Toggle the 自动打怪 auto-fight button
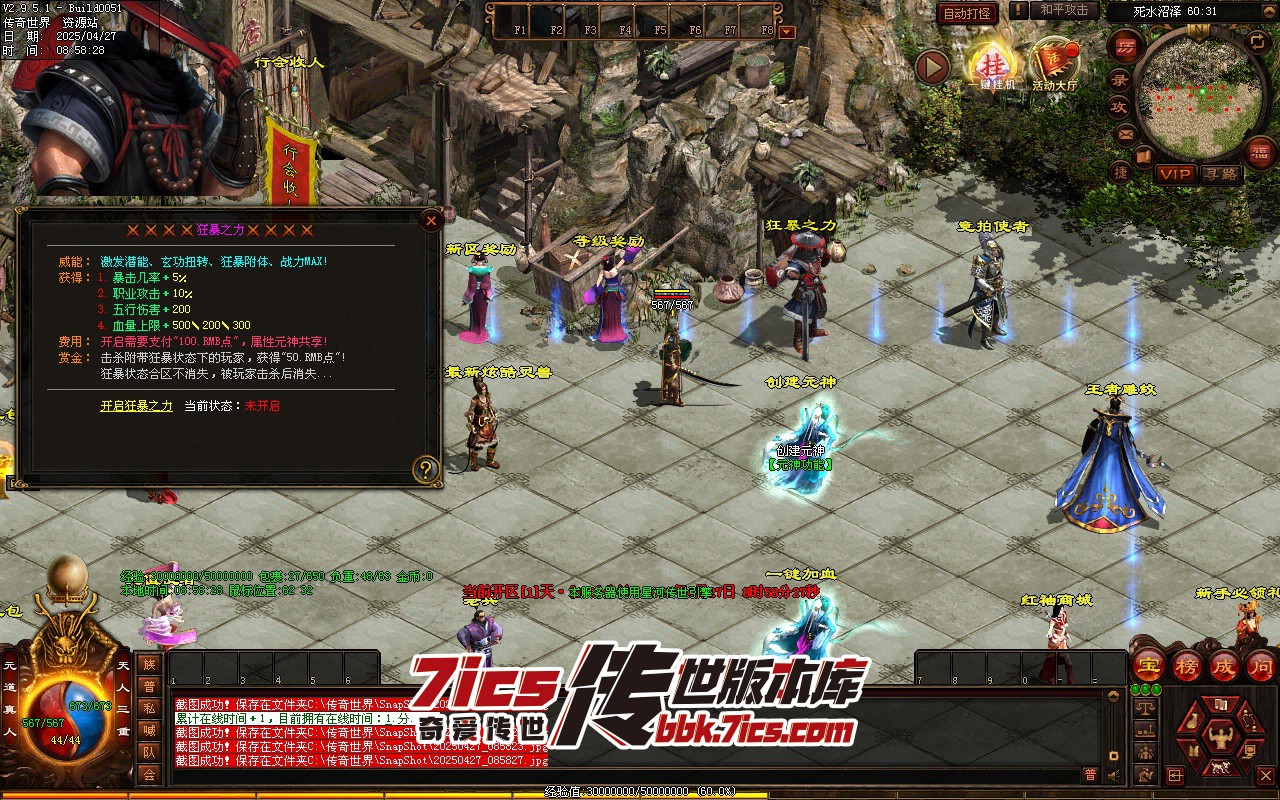Image resolution: width=1280 pixels, height=800 pixels. (x=968, y=13)
